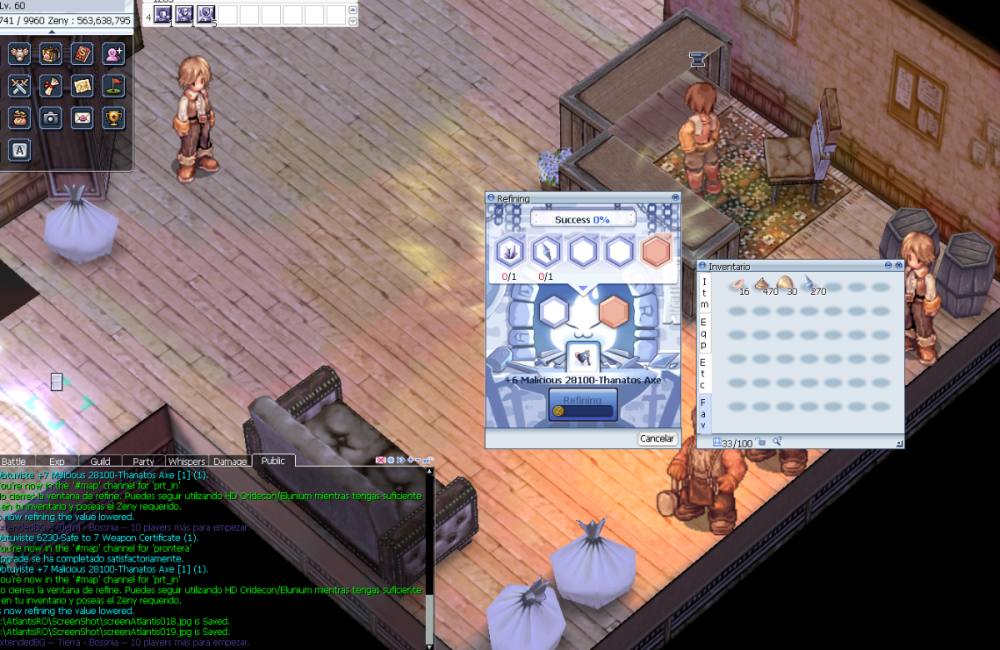Open the gold trophy achievements icon
Viewport: 1000px width, 650px height.
[114, 118]
